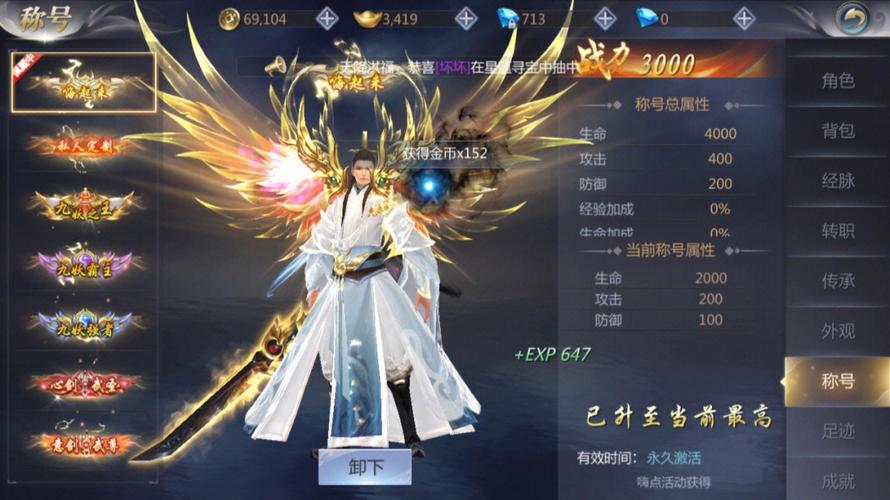
Task: Show the 外观 appearance tab
Action: click(x=837, y=331)
